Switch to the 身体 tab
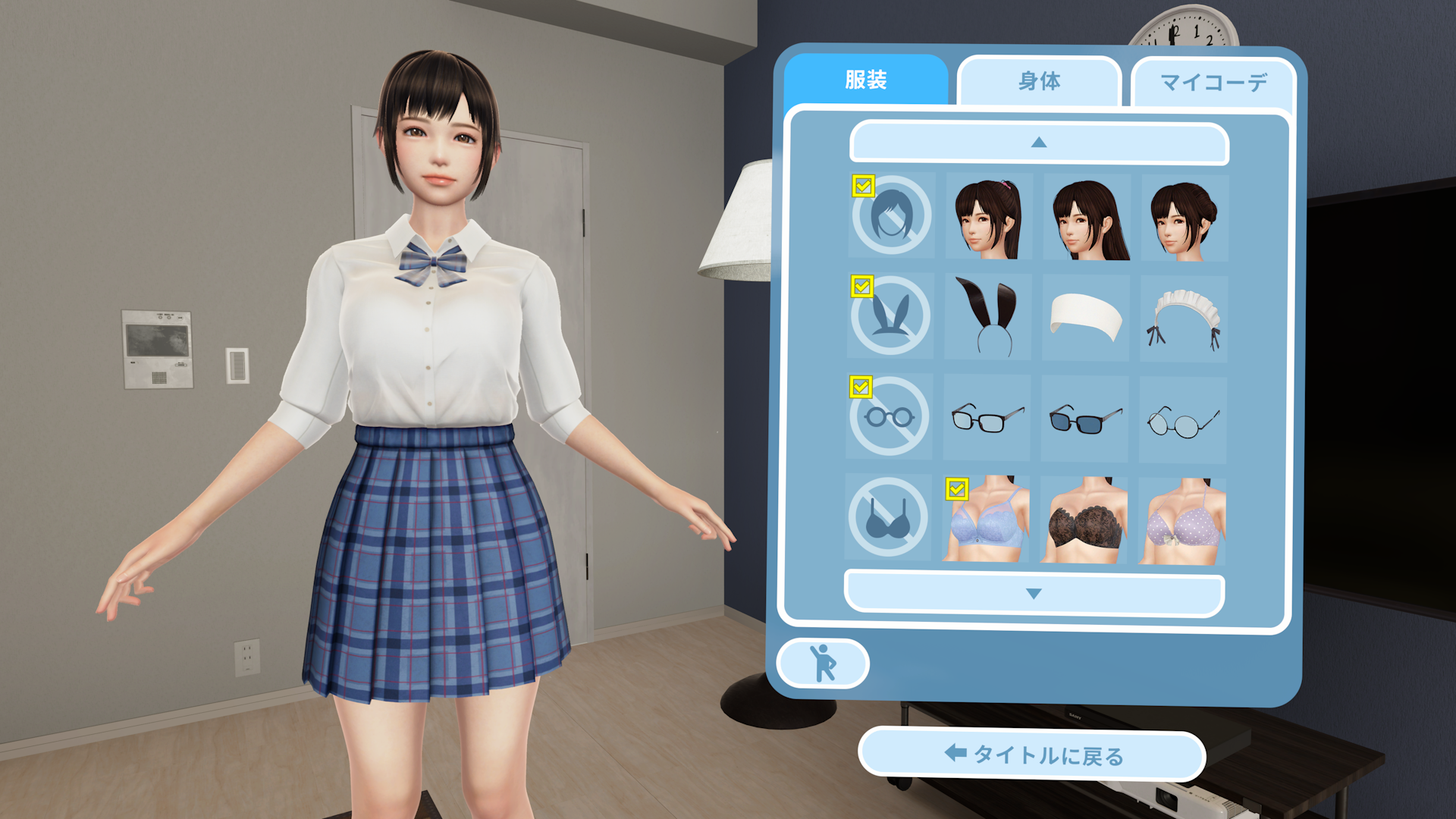 point(1039,81)
